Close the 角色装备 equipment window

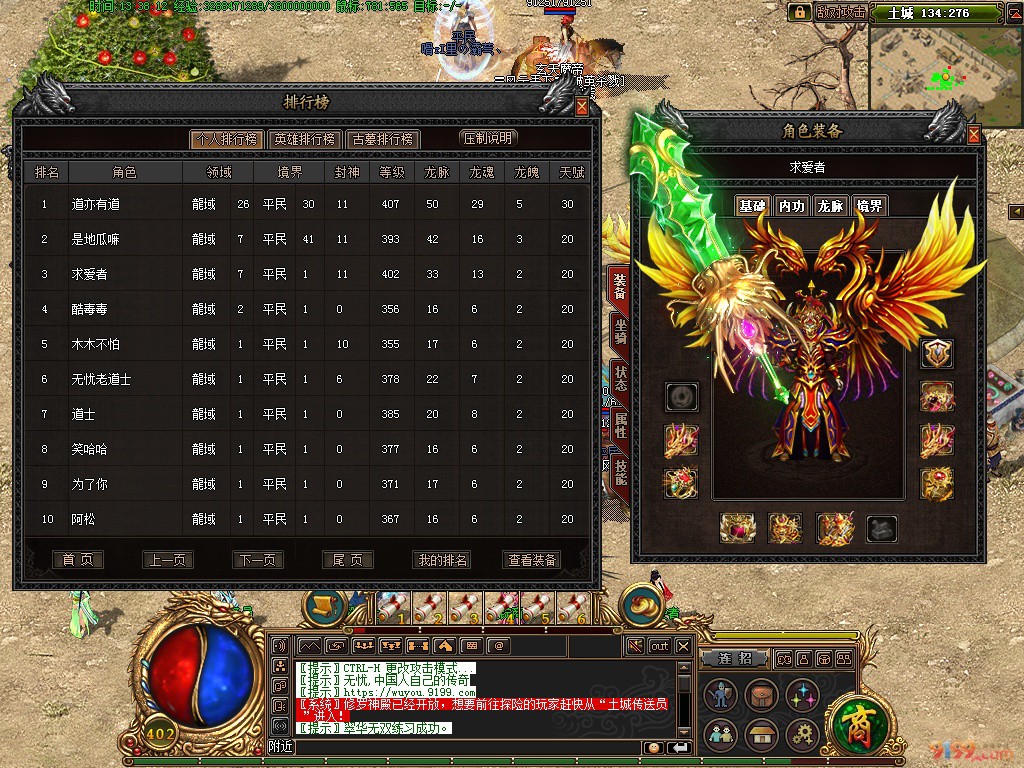[x=973, y=134]
